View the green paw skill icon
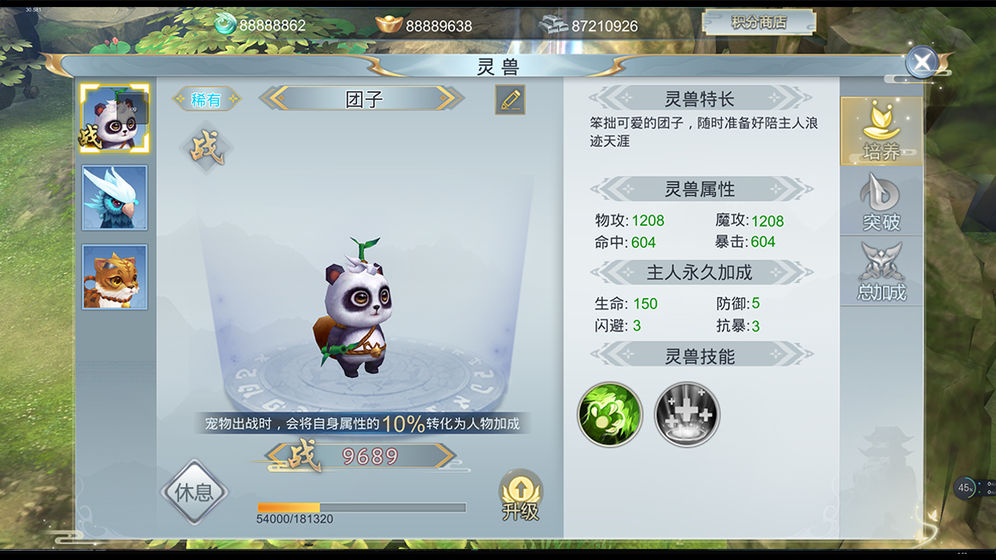The width and height of the screenshot is (996, 560). (610, 414)
